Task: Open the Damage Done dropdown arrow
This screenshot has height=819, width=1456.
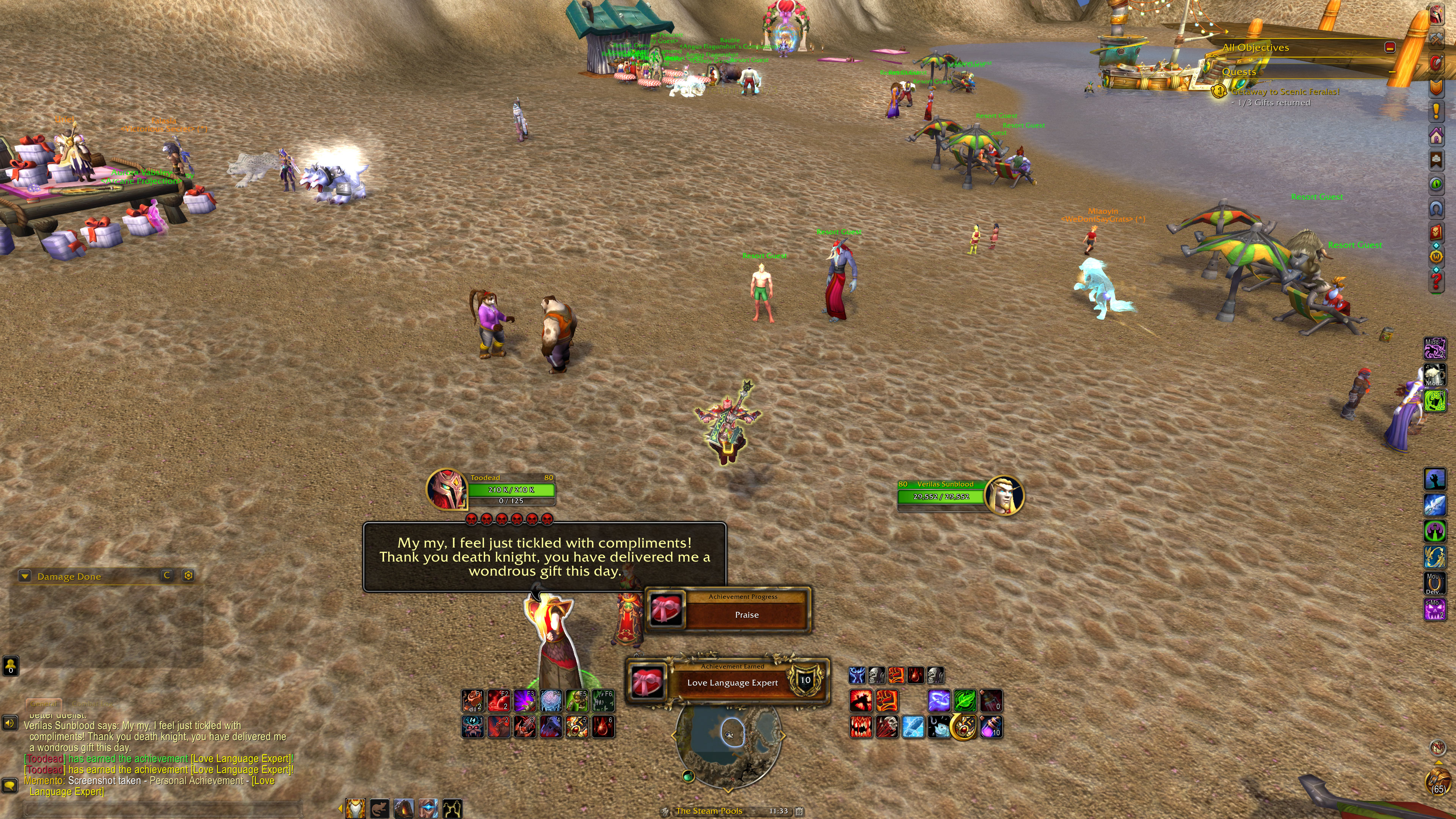Action: [25, 576]
